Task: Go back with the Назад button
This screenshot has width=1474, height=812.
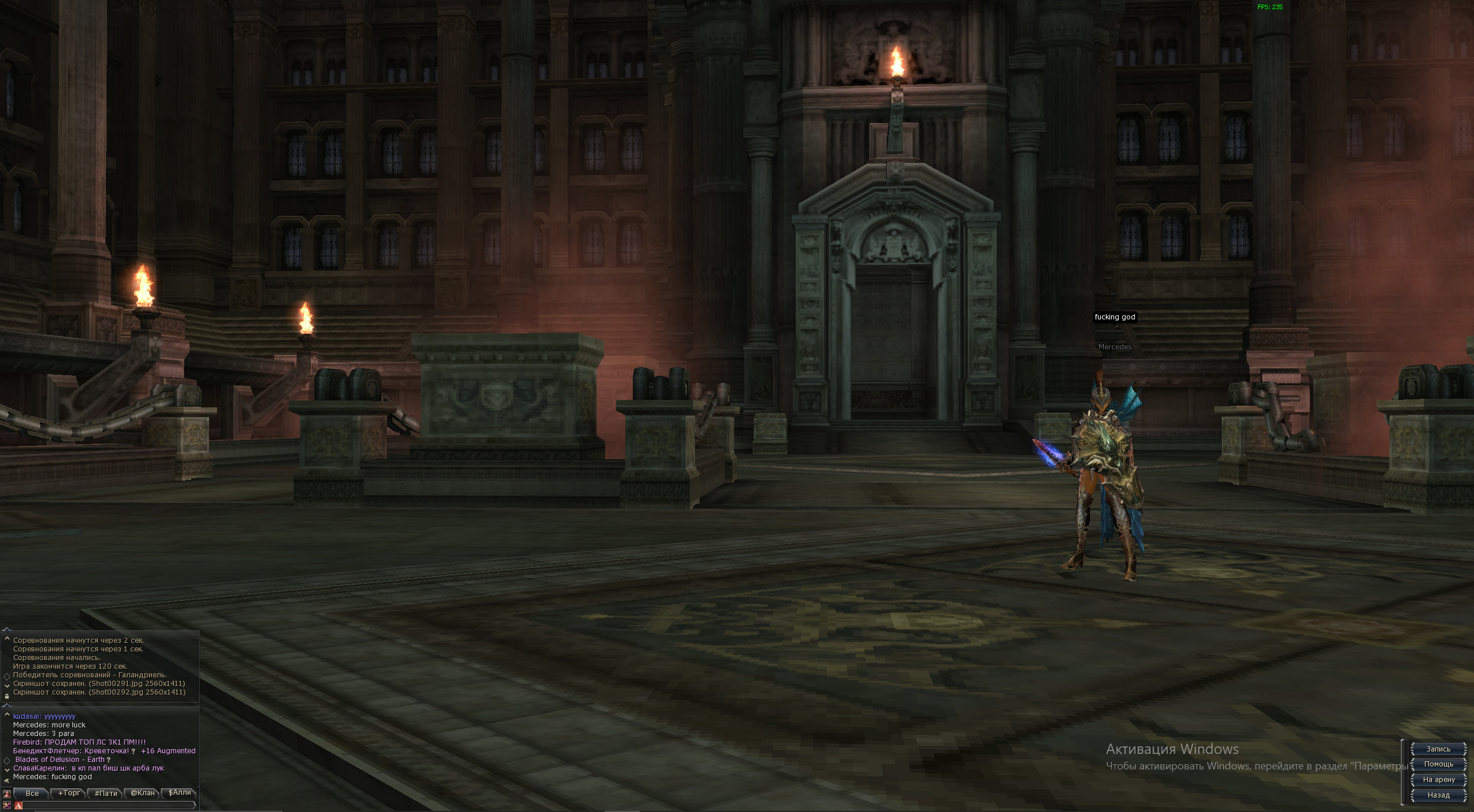Action: pyautogui.click(x=1438, y=795)
